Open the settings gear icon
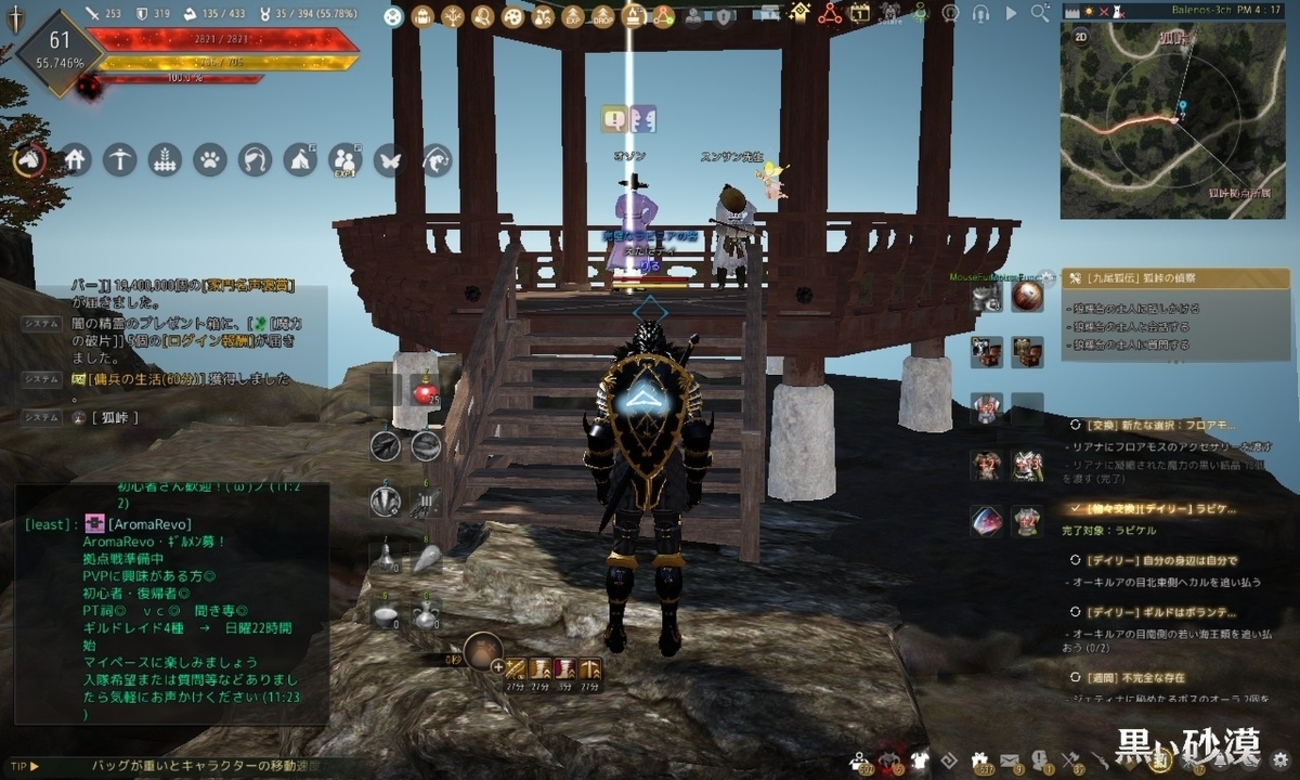 tap(1280, 761)
